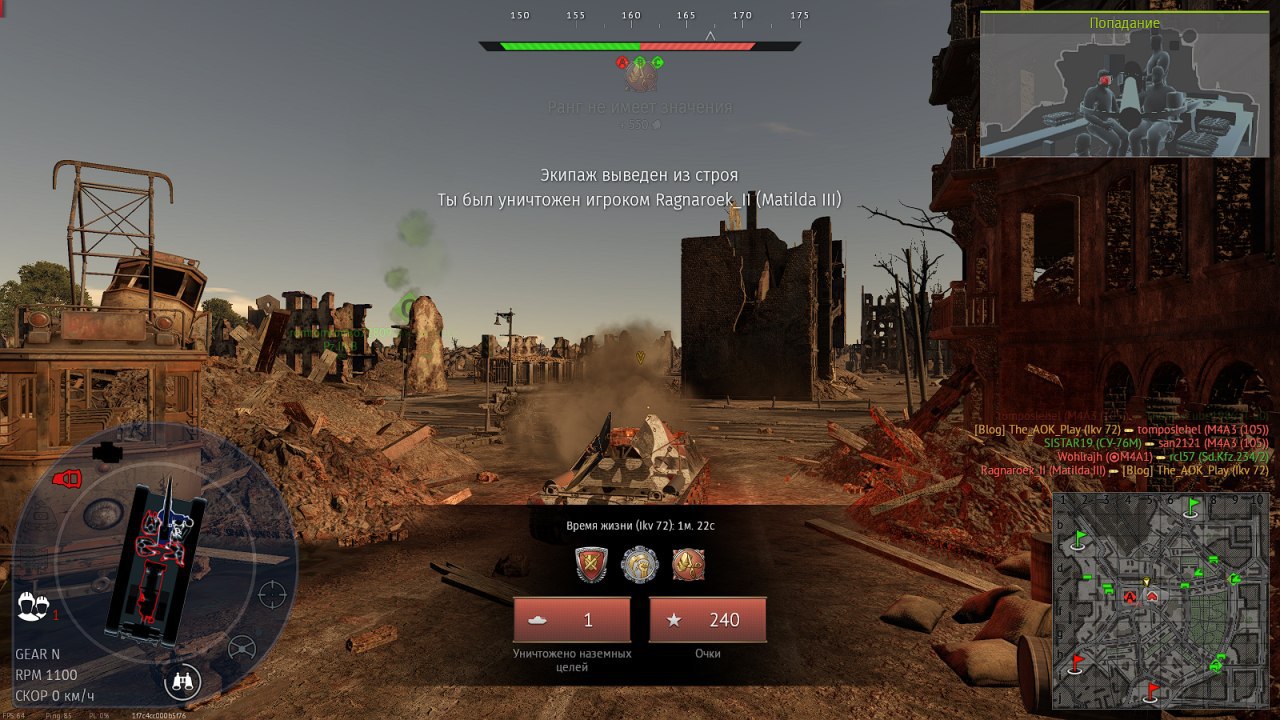Click the steering wheel driver icon

pos(242,648)
